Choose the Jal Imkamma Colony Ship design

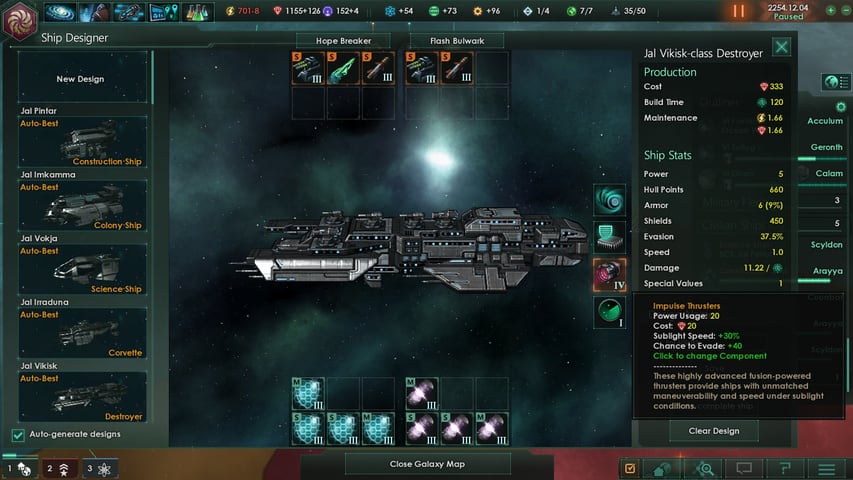coord(82,205)
